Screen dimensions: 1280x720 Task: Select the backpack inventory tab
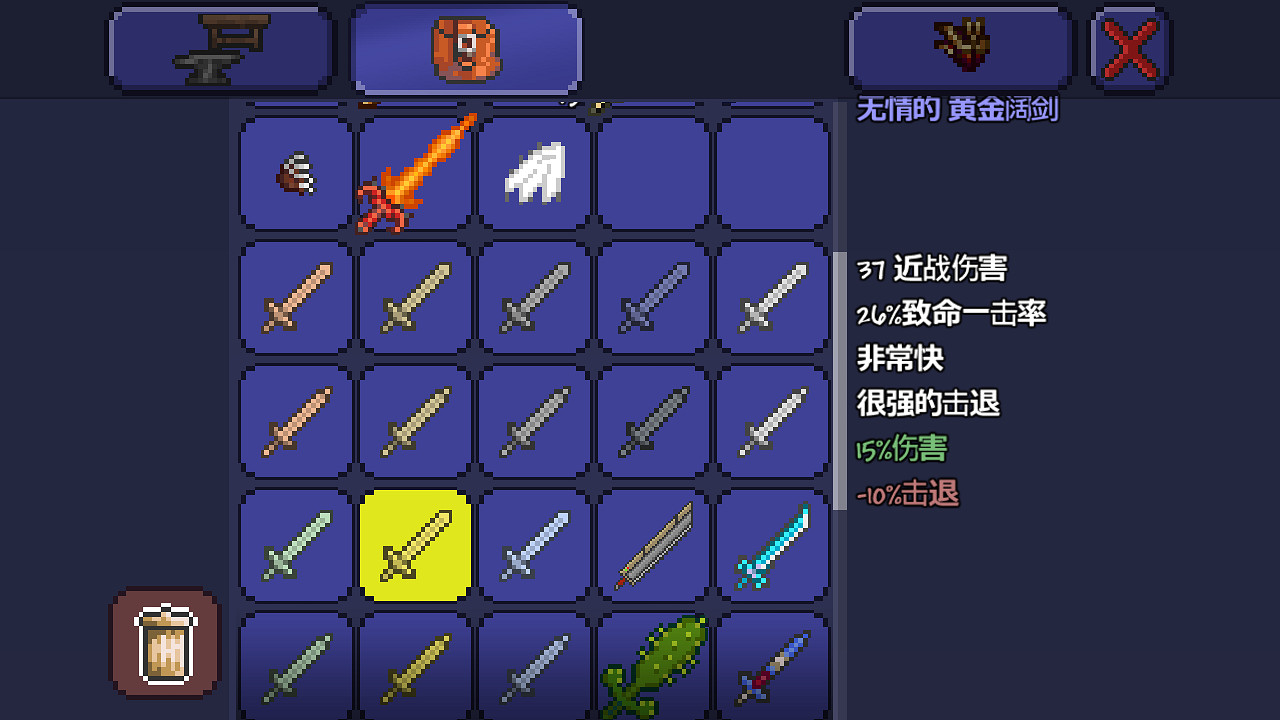(x=465, y=47)
